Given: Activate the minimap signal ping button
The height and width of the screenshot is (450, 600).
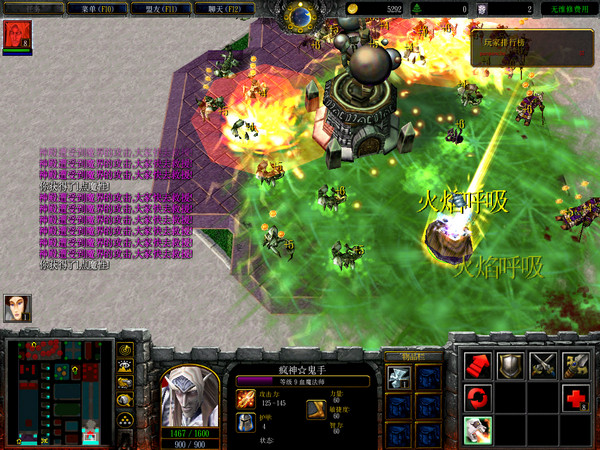Looking at the screenshot, I should 127,350.
